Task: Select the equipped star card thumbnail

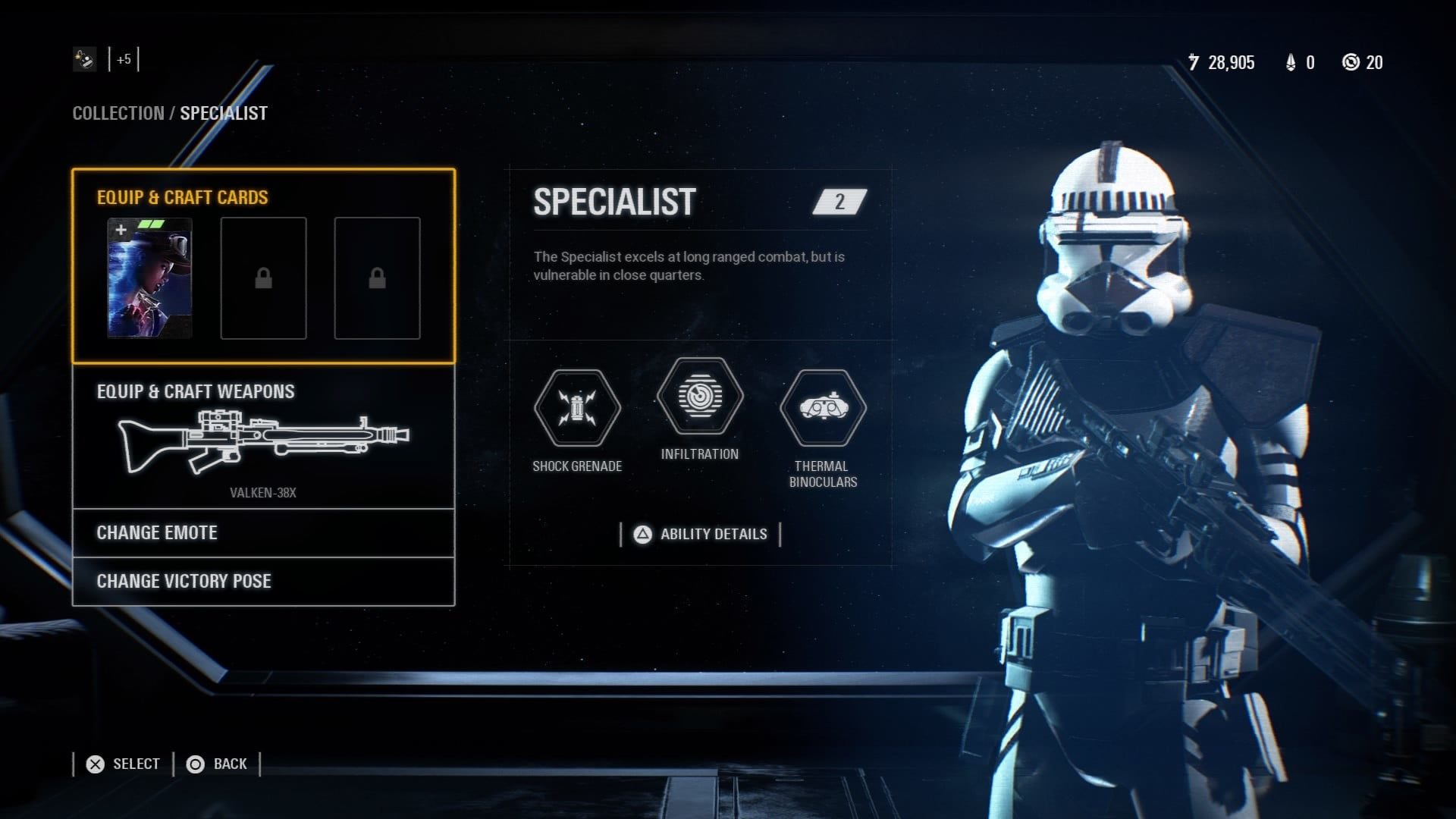Action: pyautogui.click(x=149, y=278)
